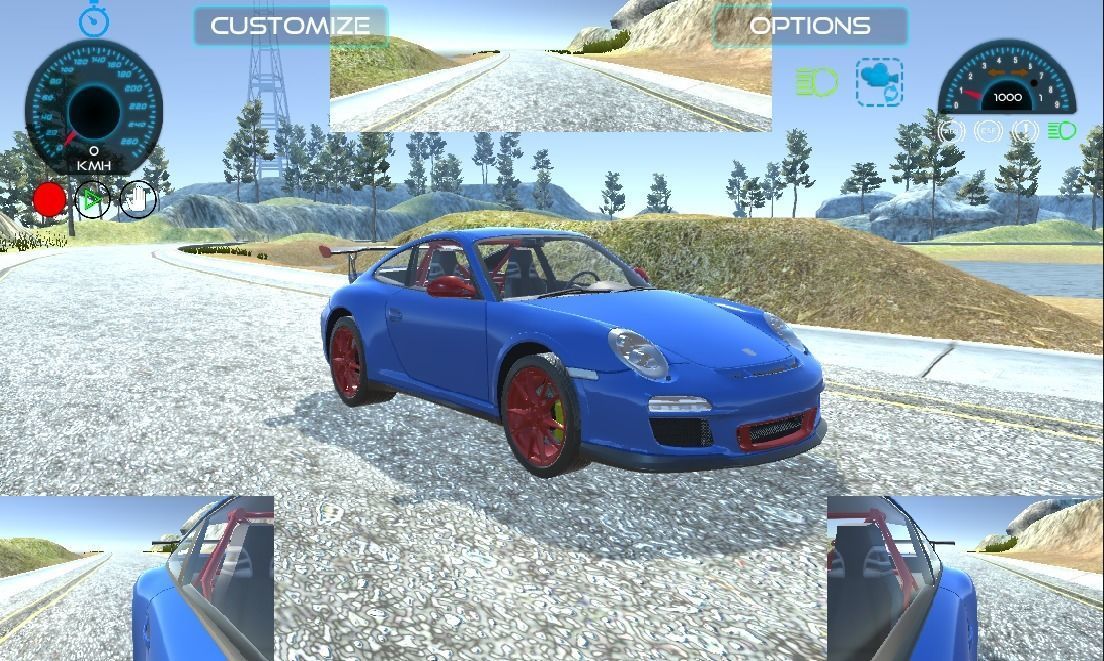Switch camera view with the camera icon

point(879,82)
